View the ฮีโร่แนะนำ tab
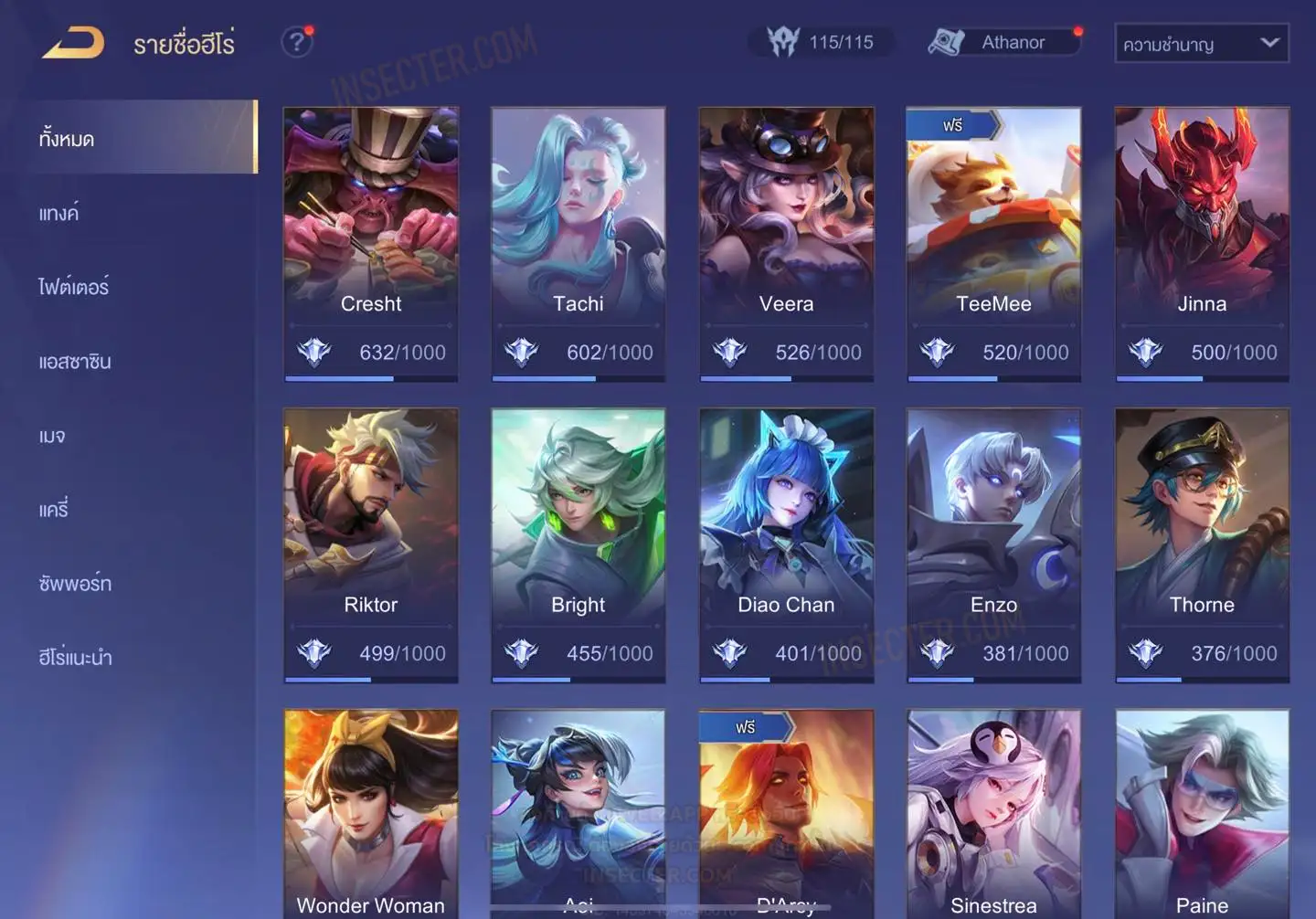Viewport: 1316px width, 919px height. 75,658
